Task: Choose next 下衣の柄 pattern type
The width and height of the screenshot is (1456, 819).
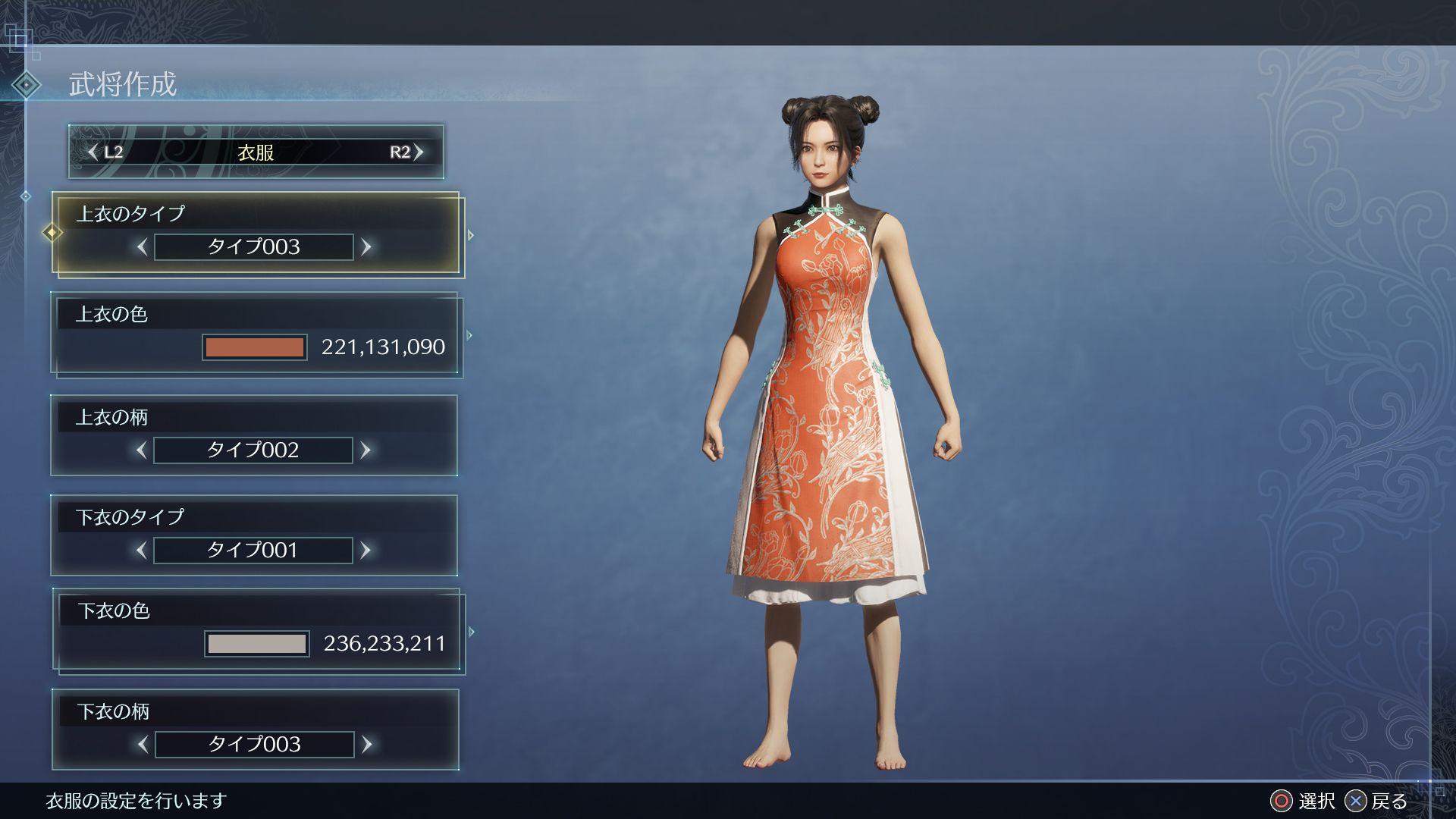Action: [367, 745]
